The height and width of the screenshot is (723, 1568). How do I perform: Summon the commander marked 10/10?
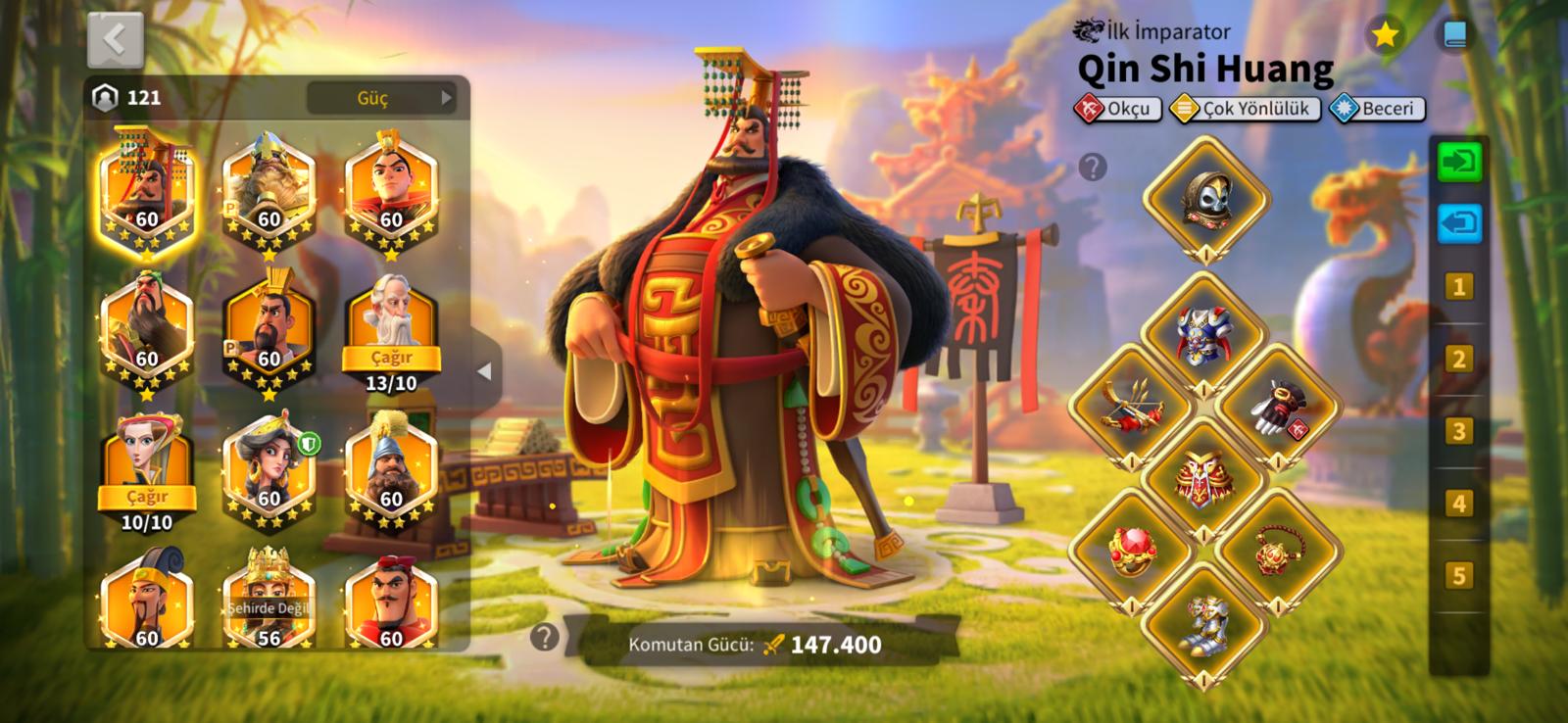147,498
